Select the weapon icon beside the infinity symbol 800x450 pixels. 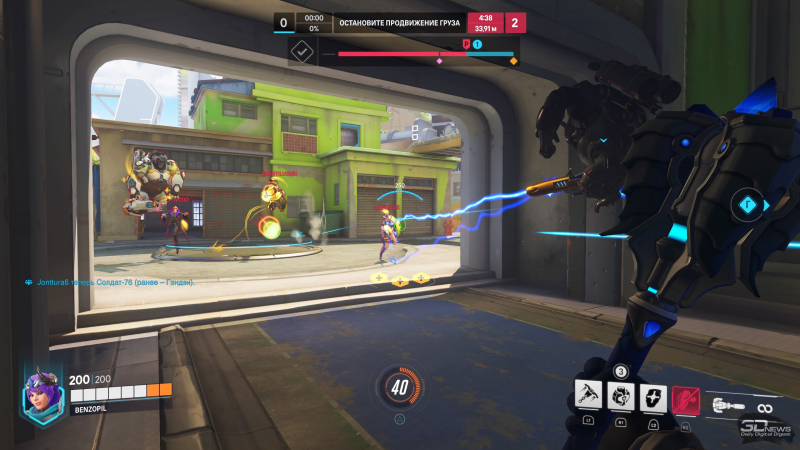pyautogui.click(x=727, y=406)
